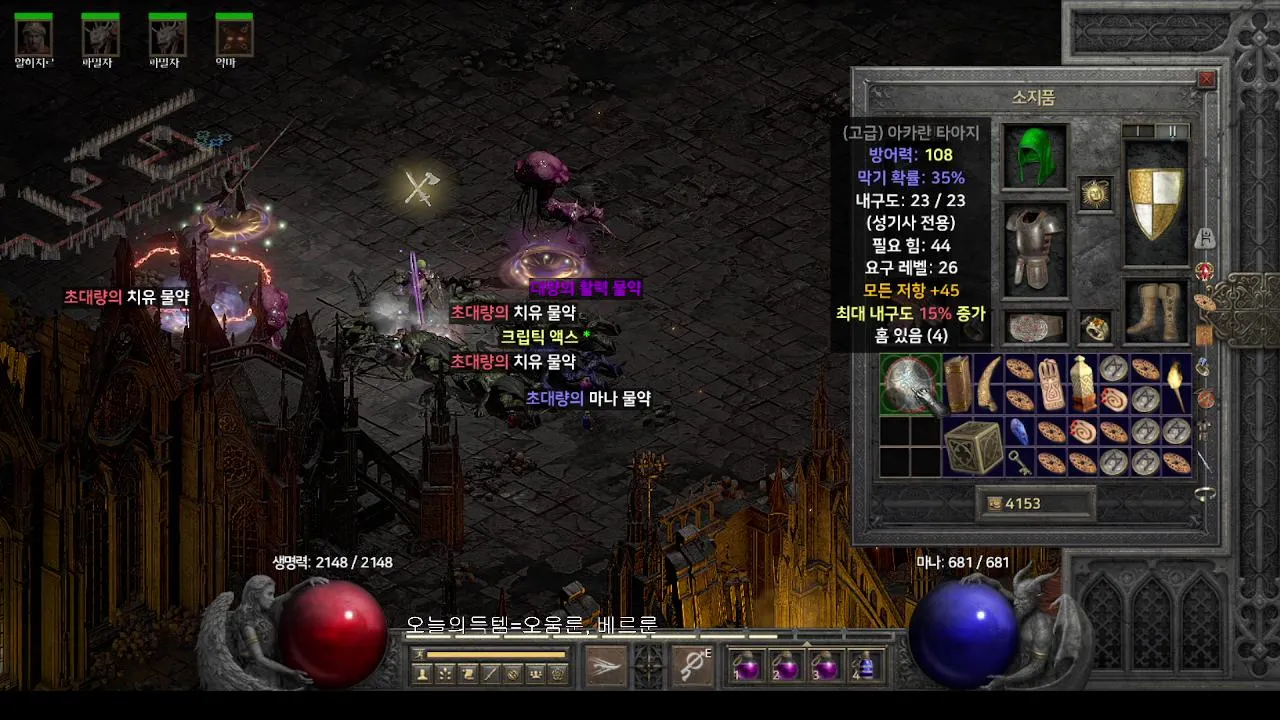Select the demon pet portrait
Viewport: 1280px width, 720px height.
(234, 37)
